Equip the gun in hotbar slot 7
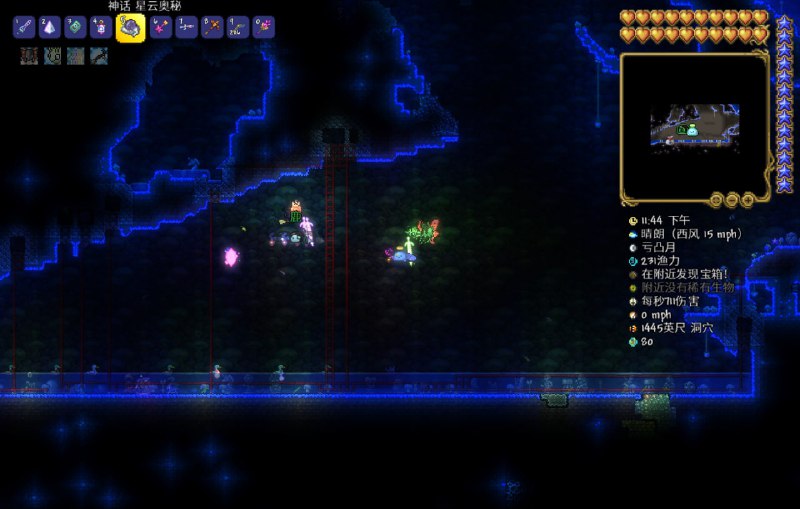The width and height of the screenshot is (800, 509). point(186,27)
